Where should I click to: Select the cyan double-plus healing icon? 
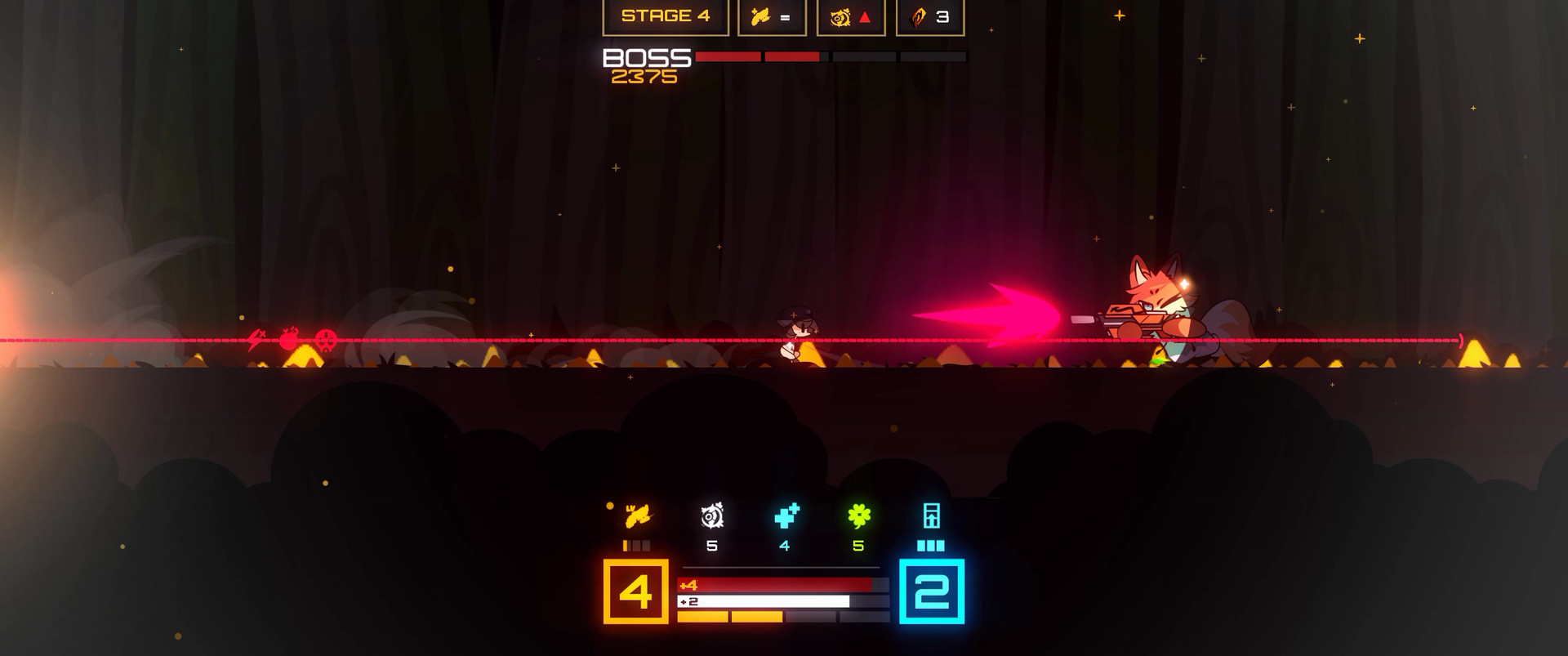pyautogui.click(x=786, y=516)
